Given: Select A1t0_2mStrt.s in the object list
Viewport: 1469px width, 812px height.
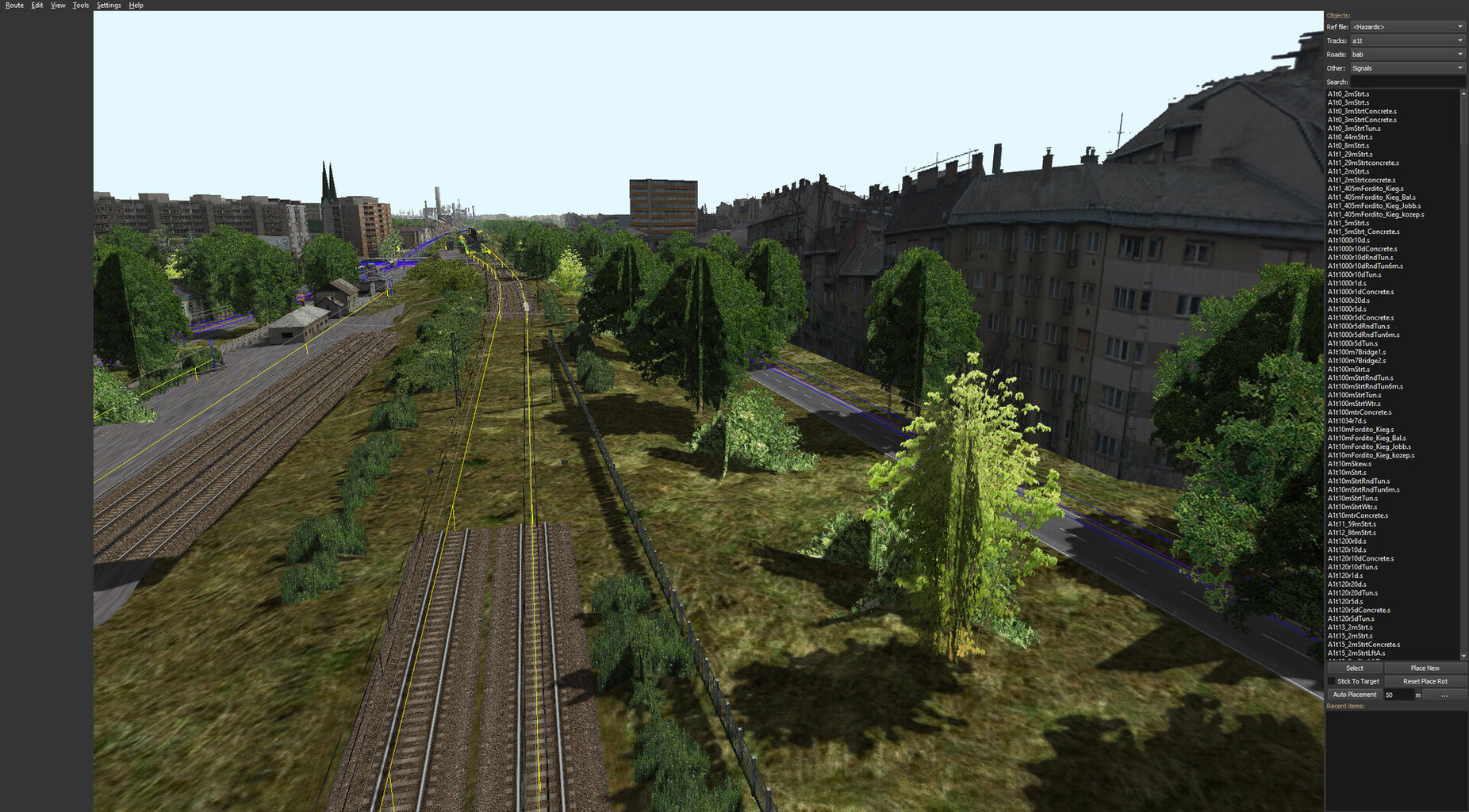Looking at the screenshot, I should pos(1352,94).
